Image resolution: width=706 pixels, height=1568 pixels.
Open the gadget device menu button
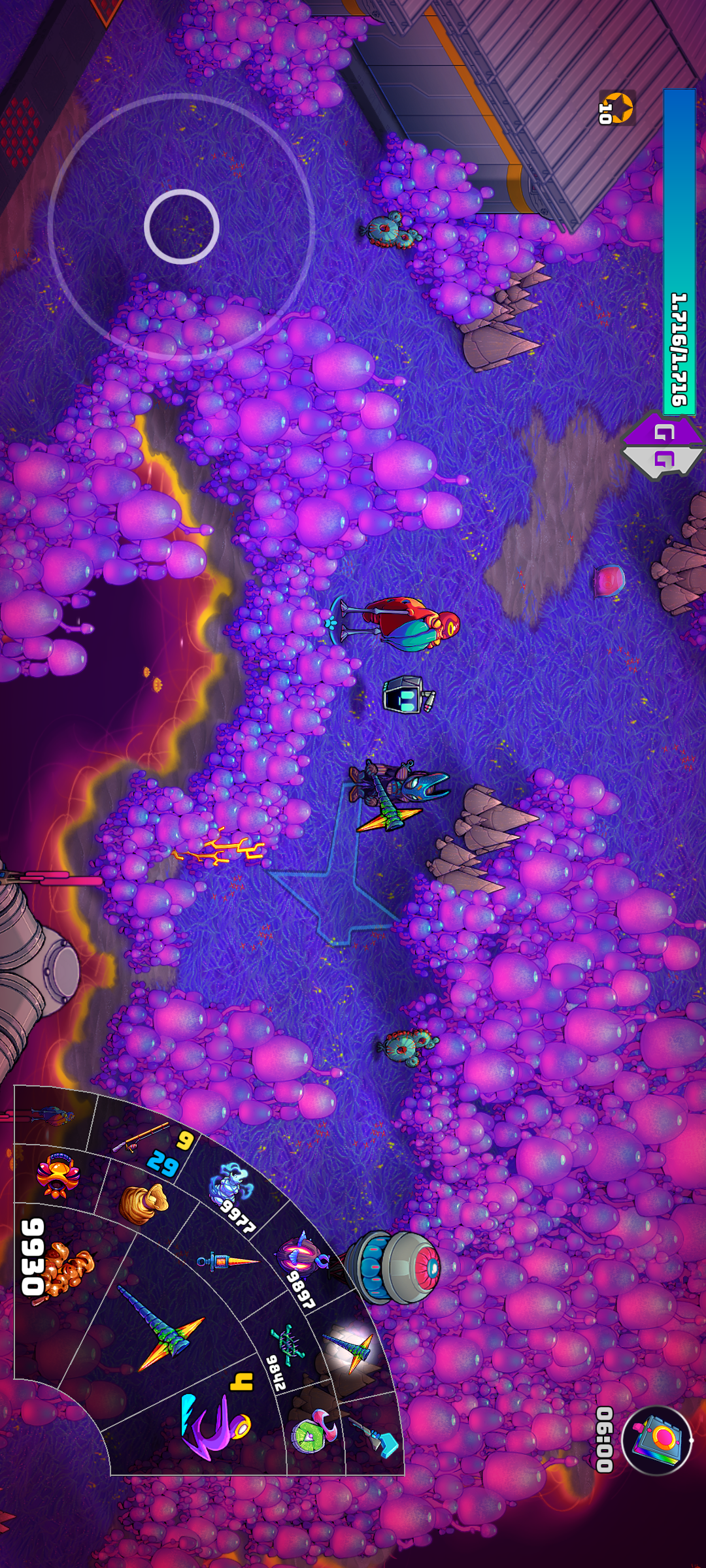pos(656,1439)
